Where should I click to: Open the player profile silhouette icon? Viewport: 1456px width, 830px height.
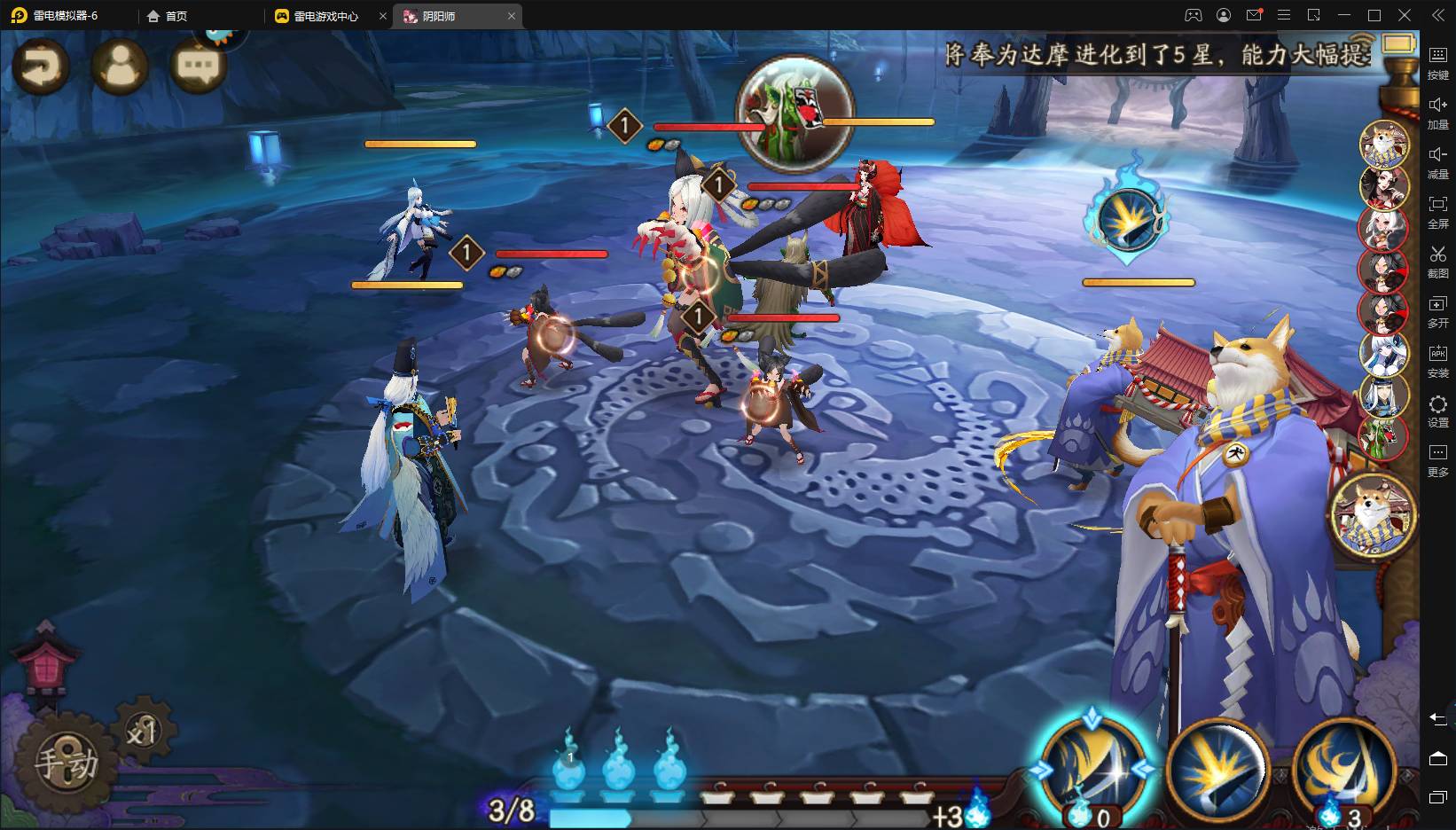[x=120, y=65]
